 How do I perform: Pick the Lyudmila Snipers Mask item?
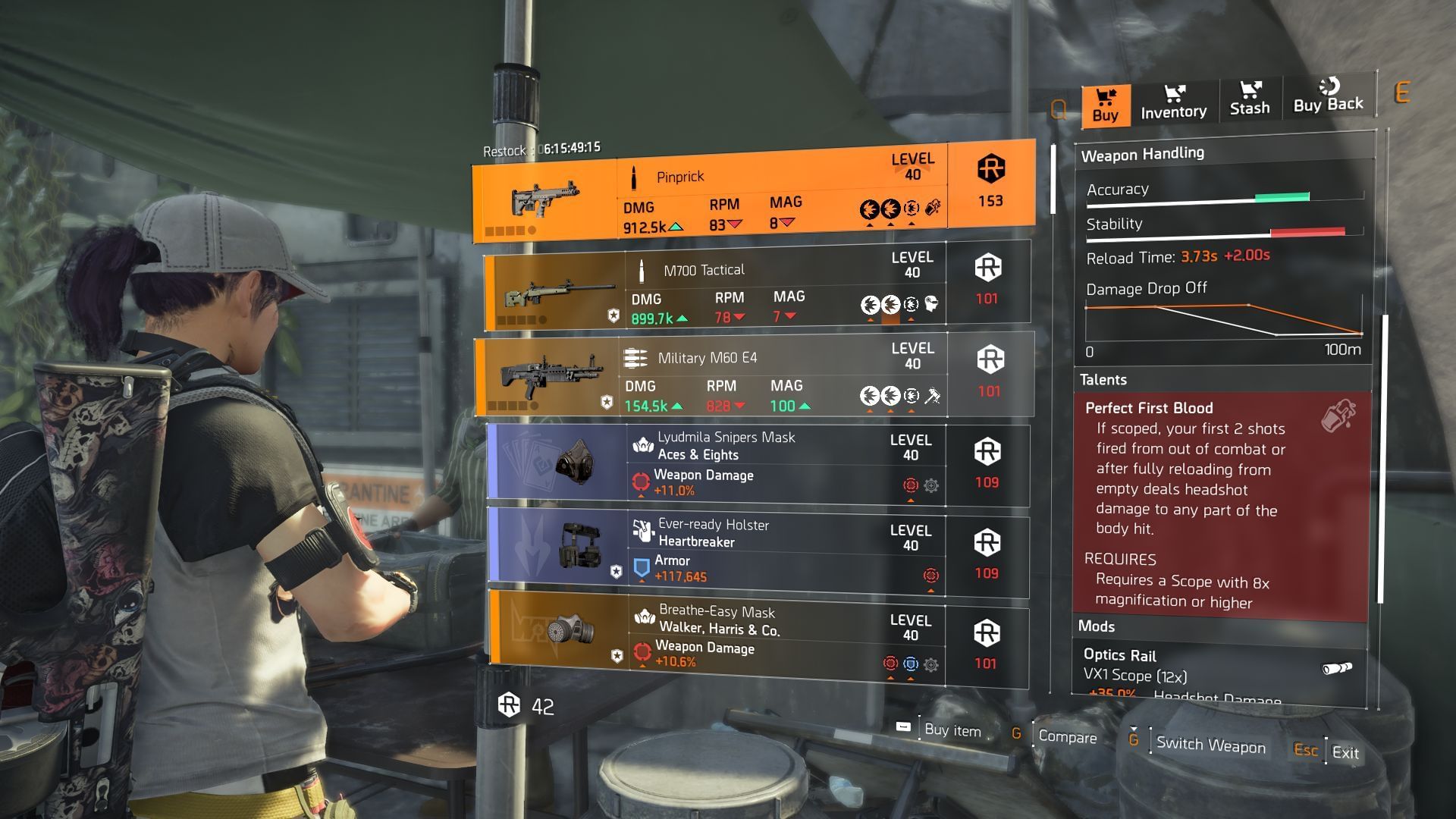(758, 464)
